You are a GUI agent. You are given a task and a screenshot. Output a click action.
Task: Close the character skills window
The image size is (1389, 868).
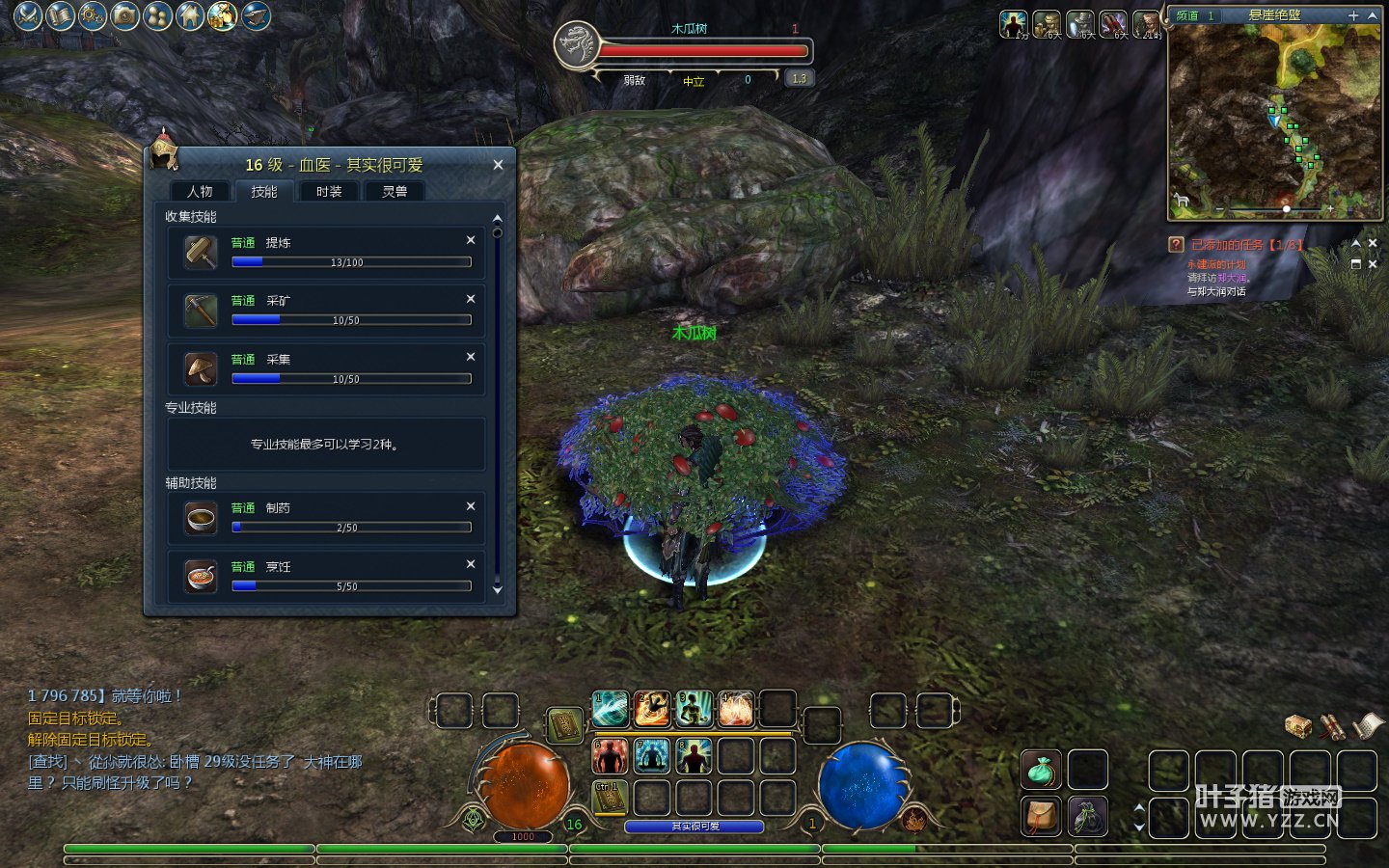[x=498, y=165]
